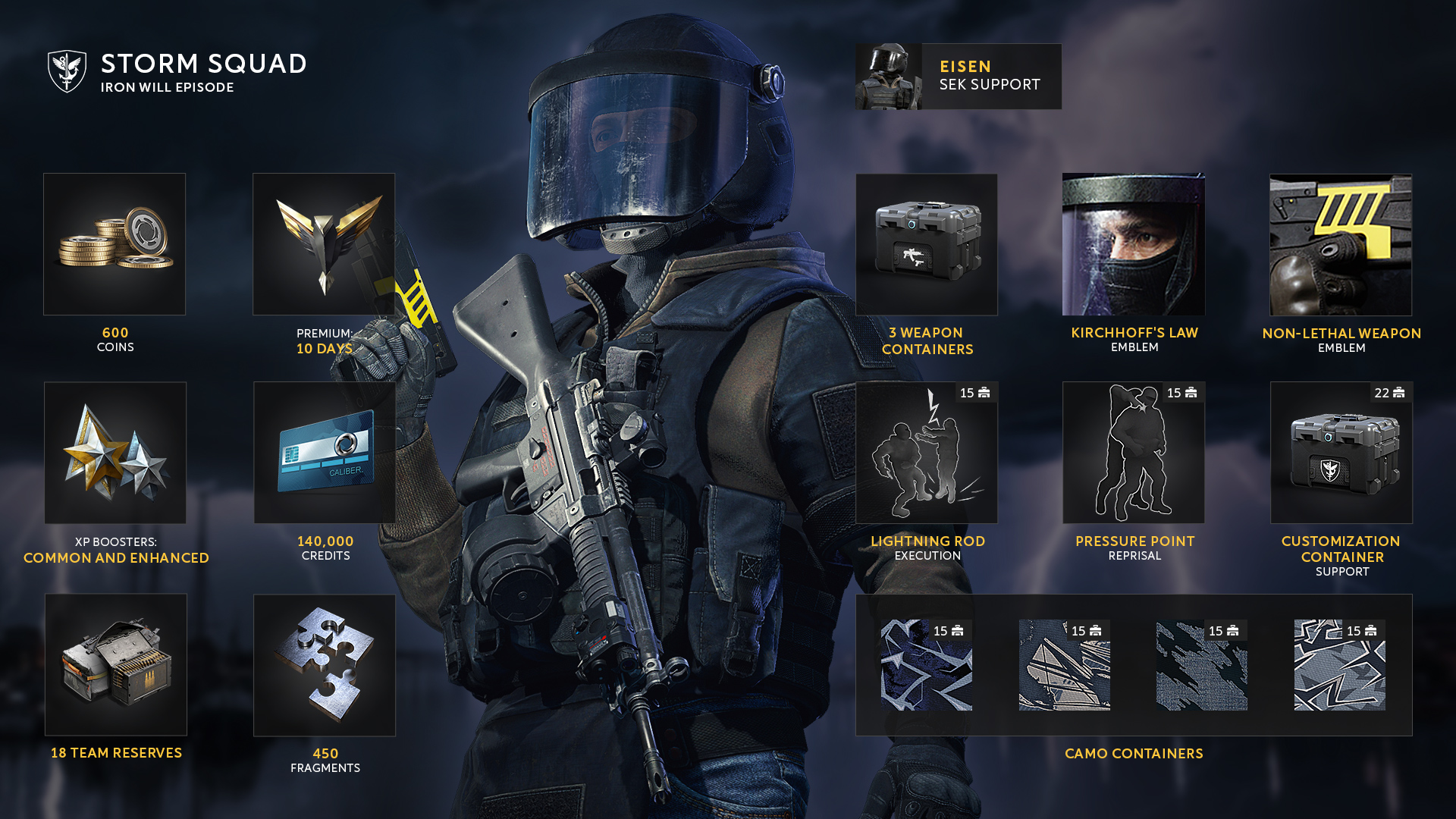This screenshot has height=819, width=1456.
Task: Select the 450 Fragments puzzle tile
Action: pos(325,665)
